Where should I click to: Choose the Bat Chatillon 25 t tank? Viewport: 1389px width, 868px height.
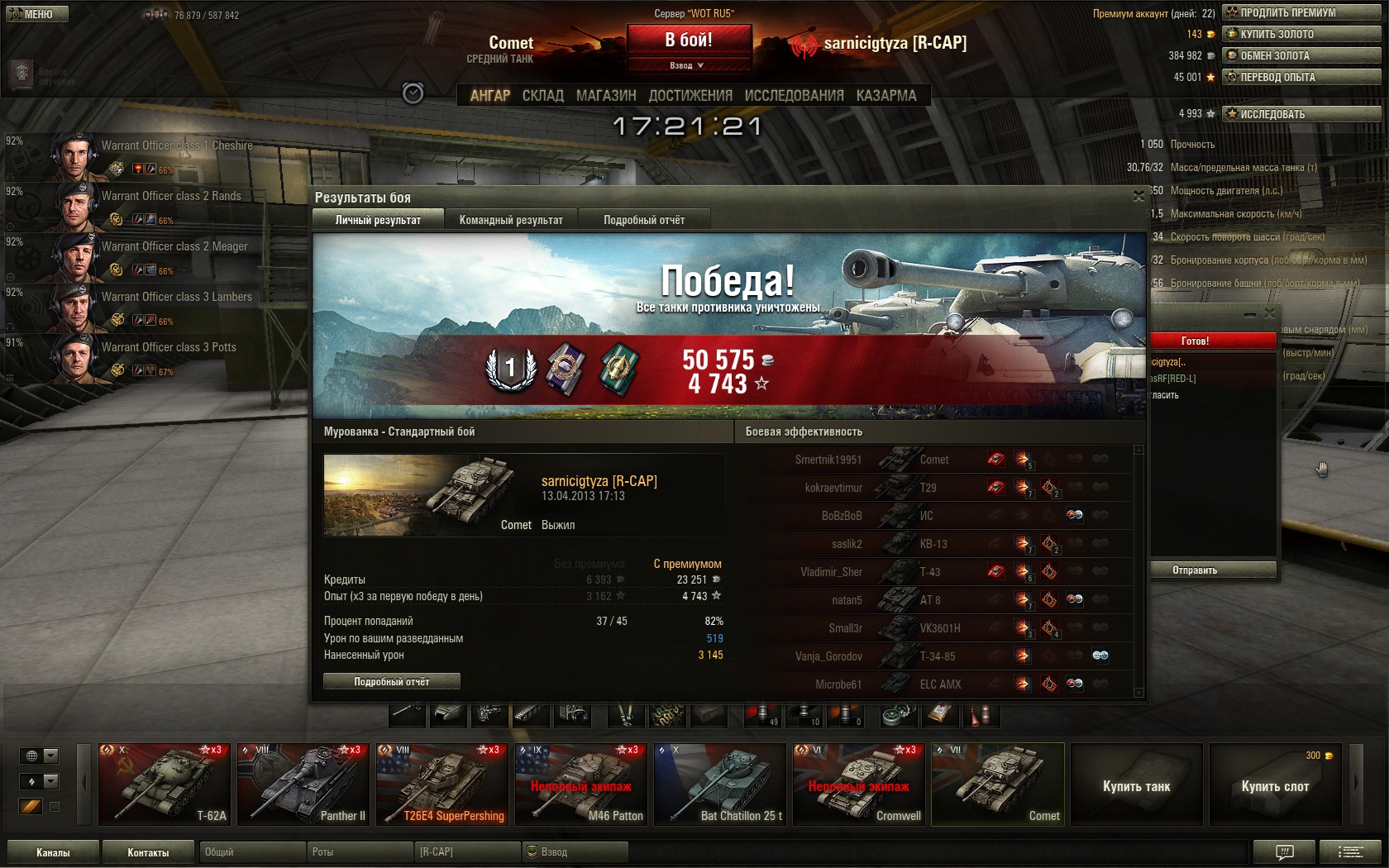pos(719,785)
